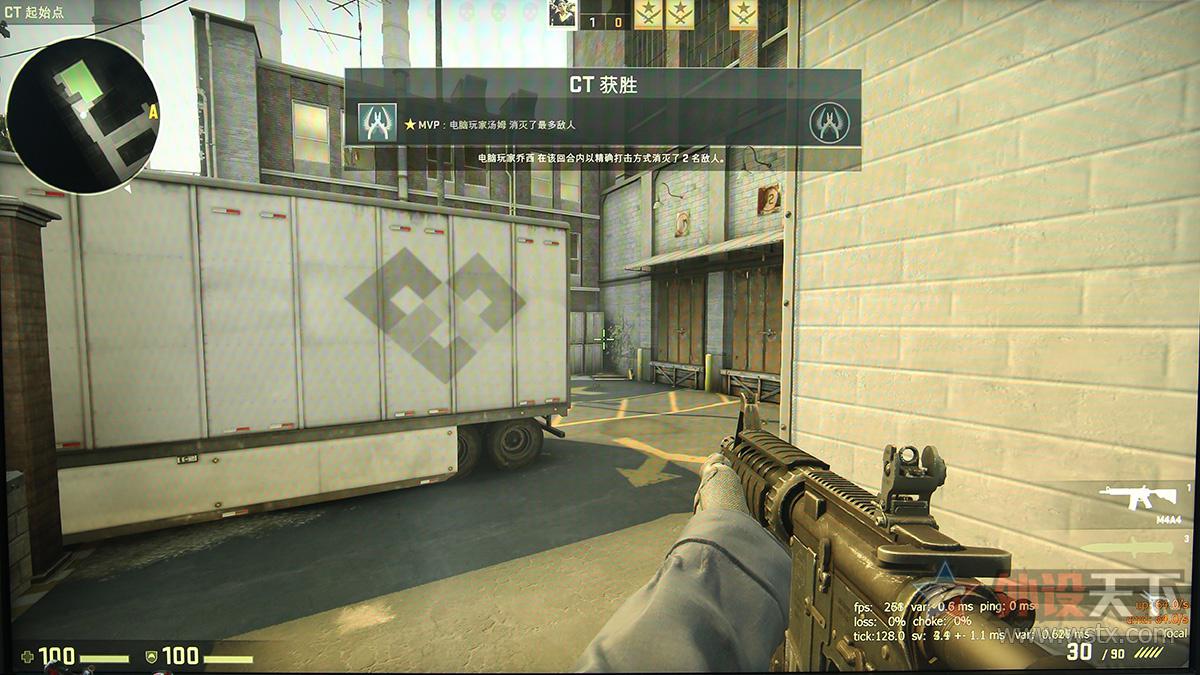
Task: Select the bombsite A marker on radar
Action: (153, 112)
